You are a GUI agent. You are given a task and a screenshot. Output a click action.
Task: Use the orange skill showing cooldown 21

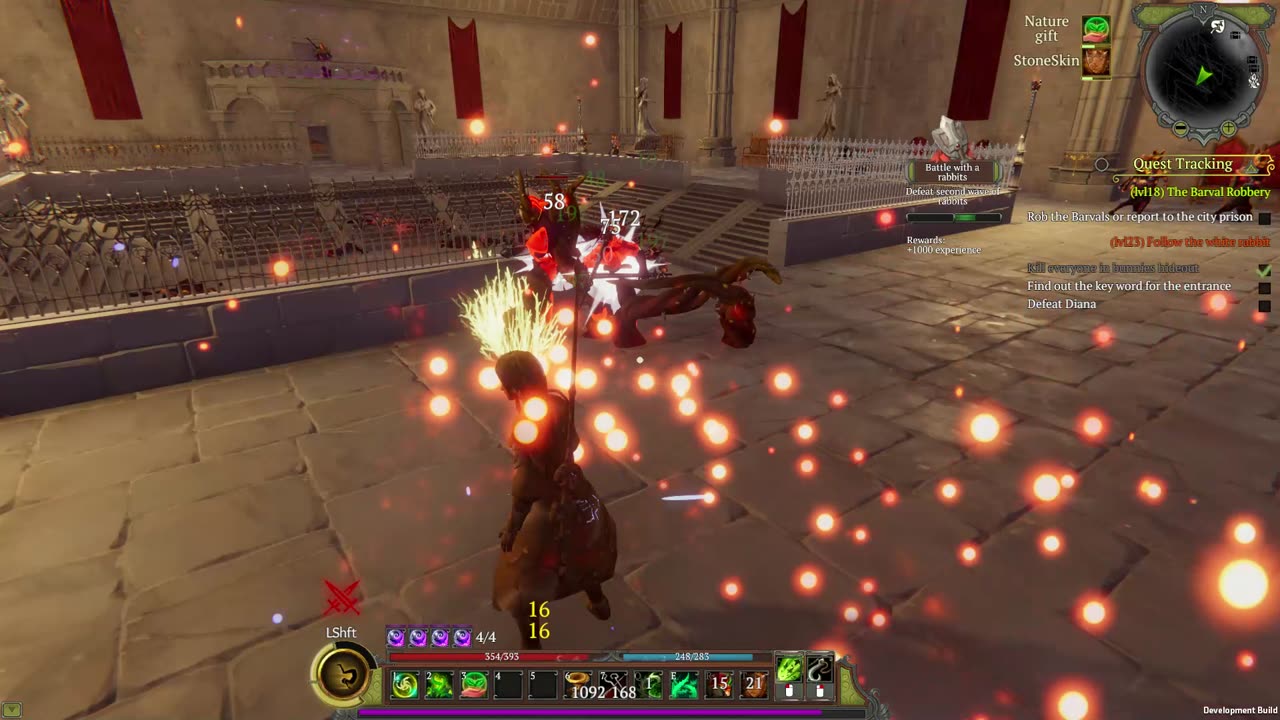(754, 685)
